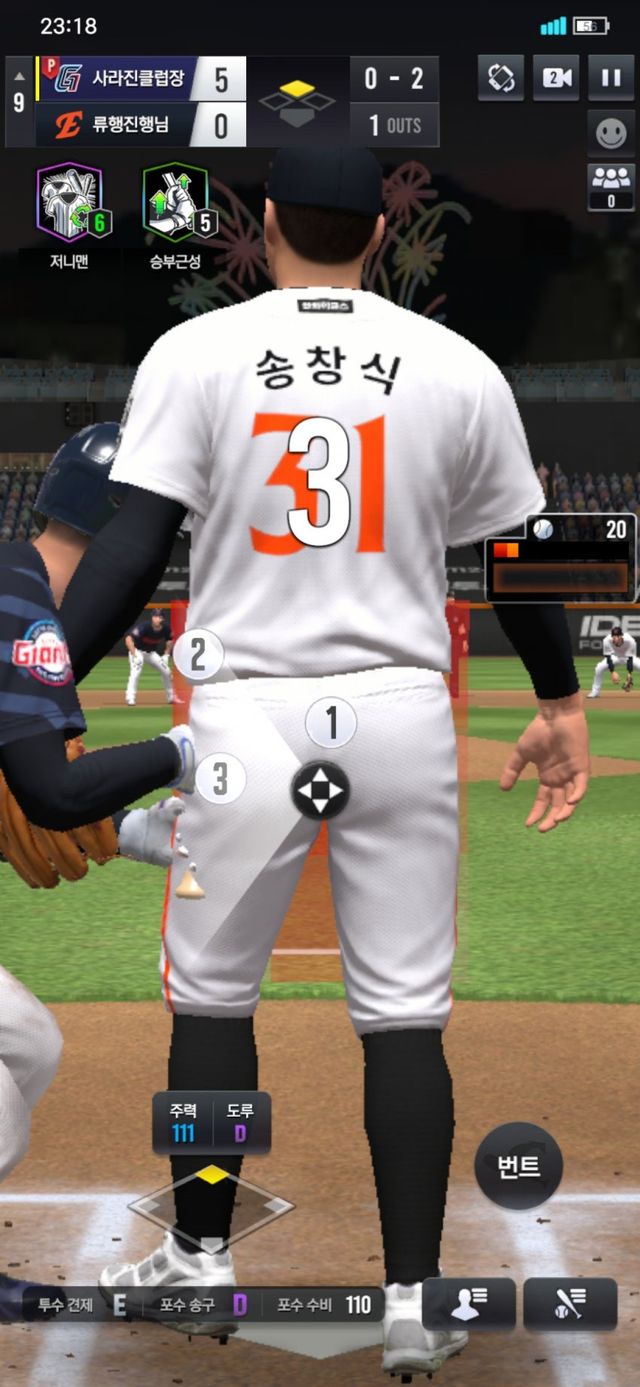Tap the screen rotation button
The width and height of the screenshot is (640, 1387).
pos(500,78)
